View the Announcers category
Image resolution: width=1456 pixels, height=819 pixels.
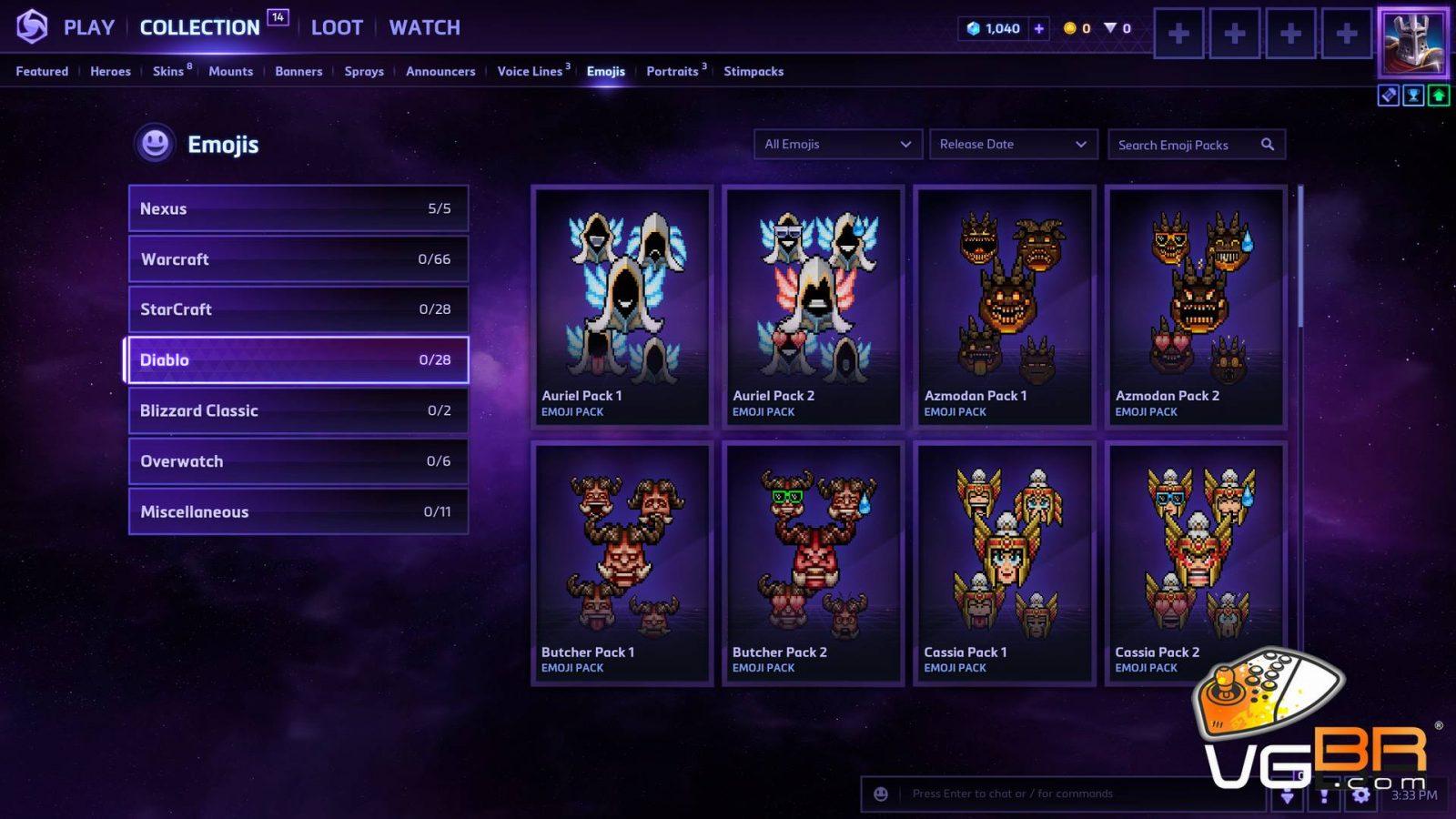click(x=440, y=71)
